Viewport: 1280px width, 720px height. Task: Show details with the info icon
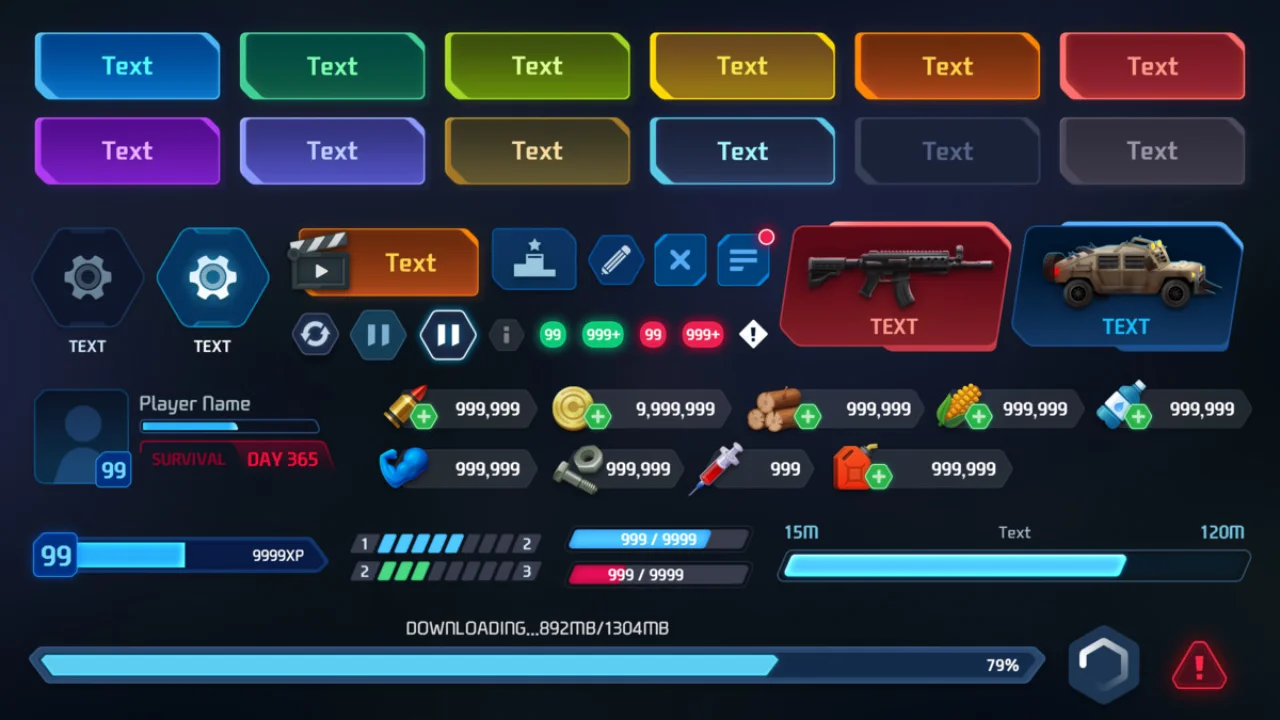click(506, 335)
